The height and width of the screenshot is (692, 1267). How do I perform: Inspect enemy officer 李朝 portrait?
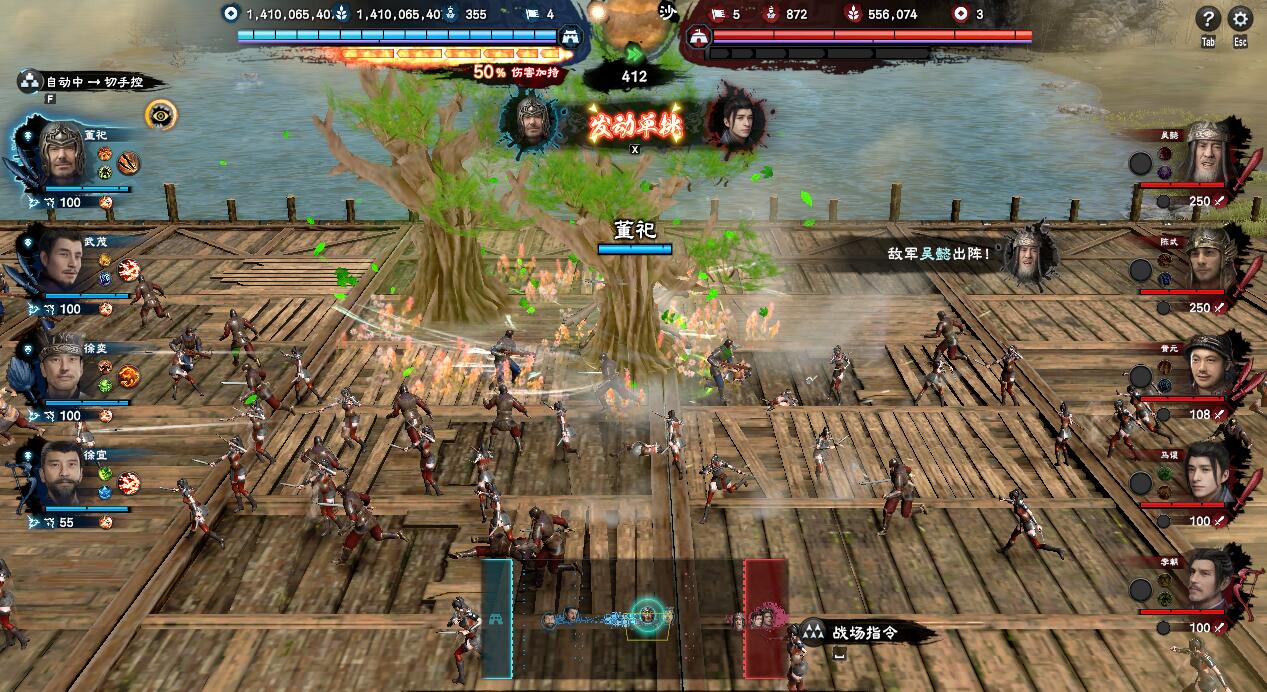[x=1211, y=580]
